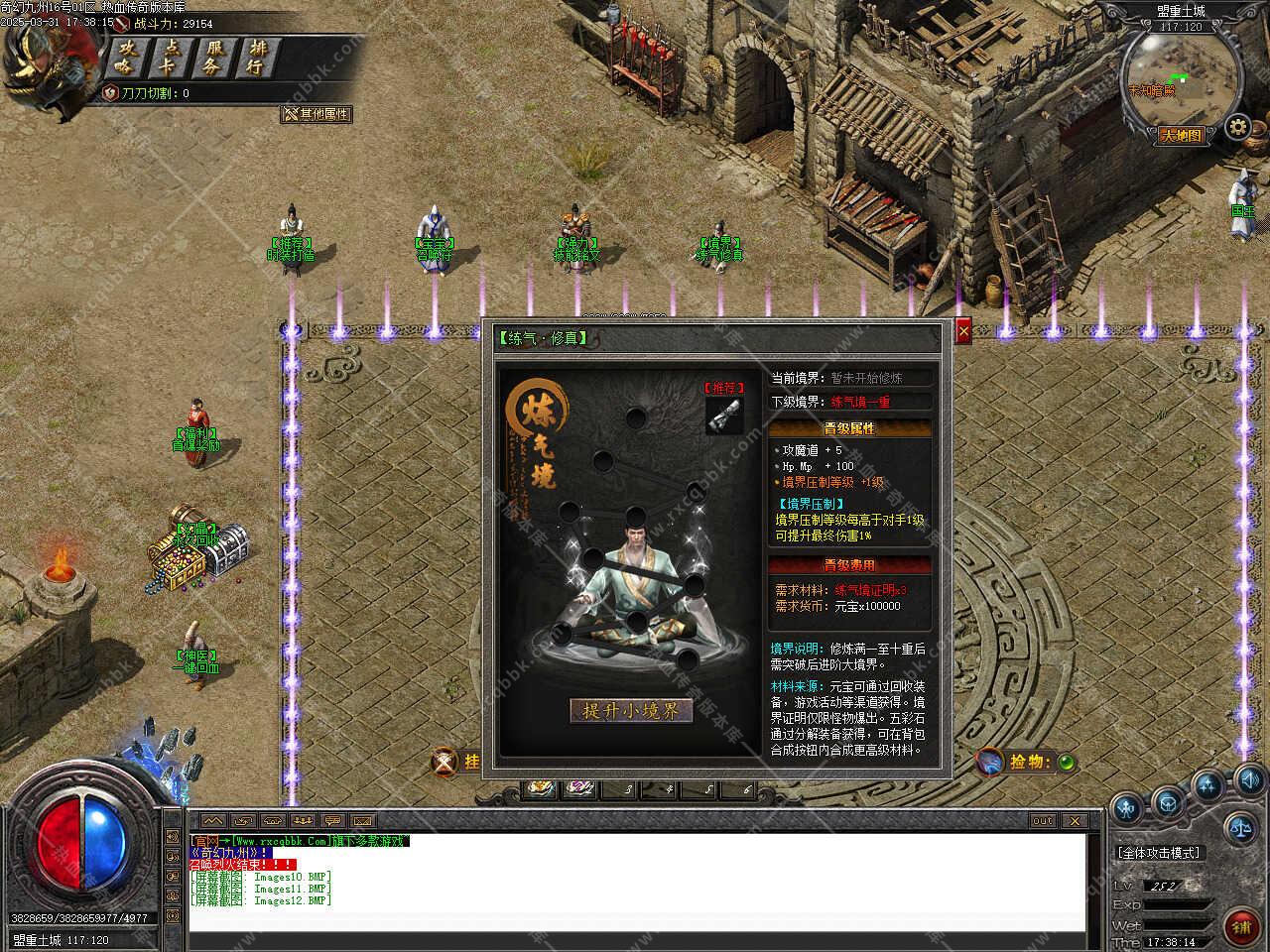
Task: Close the chat panel with its X
Action: pos(1075,821)
